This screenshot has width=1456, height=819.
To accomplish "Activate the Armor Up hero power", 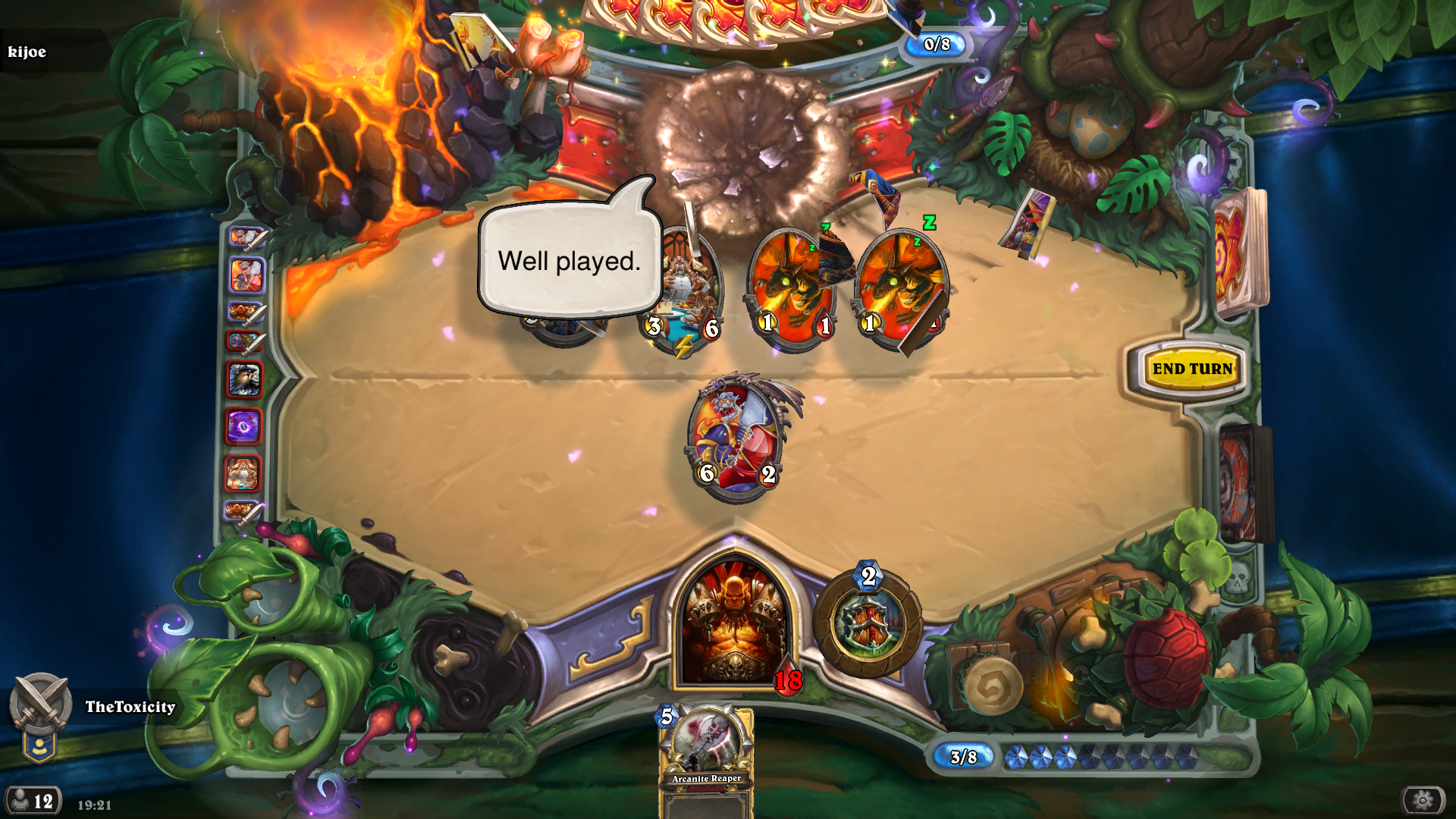I will [868, 623].
